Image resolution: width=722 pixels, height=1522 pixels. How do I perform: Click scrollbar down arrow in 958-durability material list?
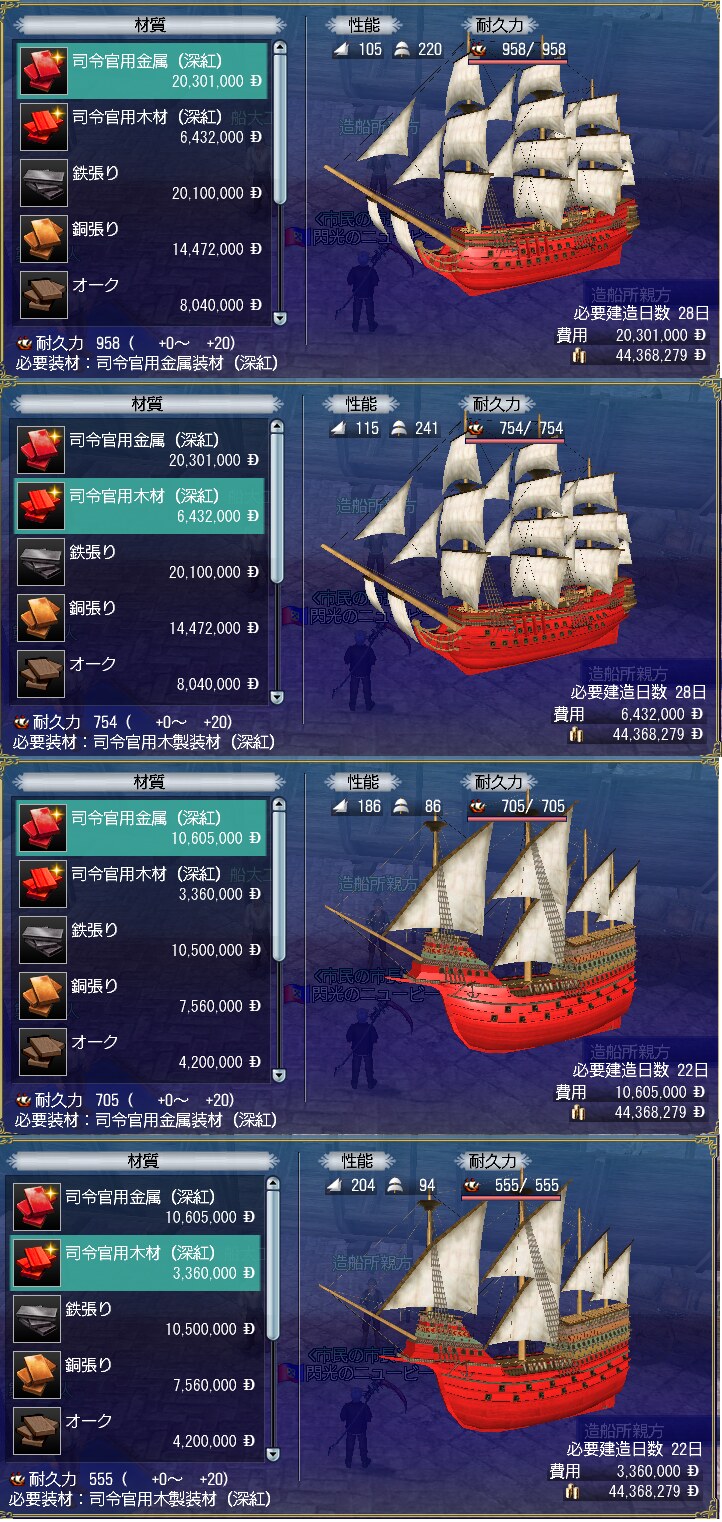[x=279, y=319]
